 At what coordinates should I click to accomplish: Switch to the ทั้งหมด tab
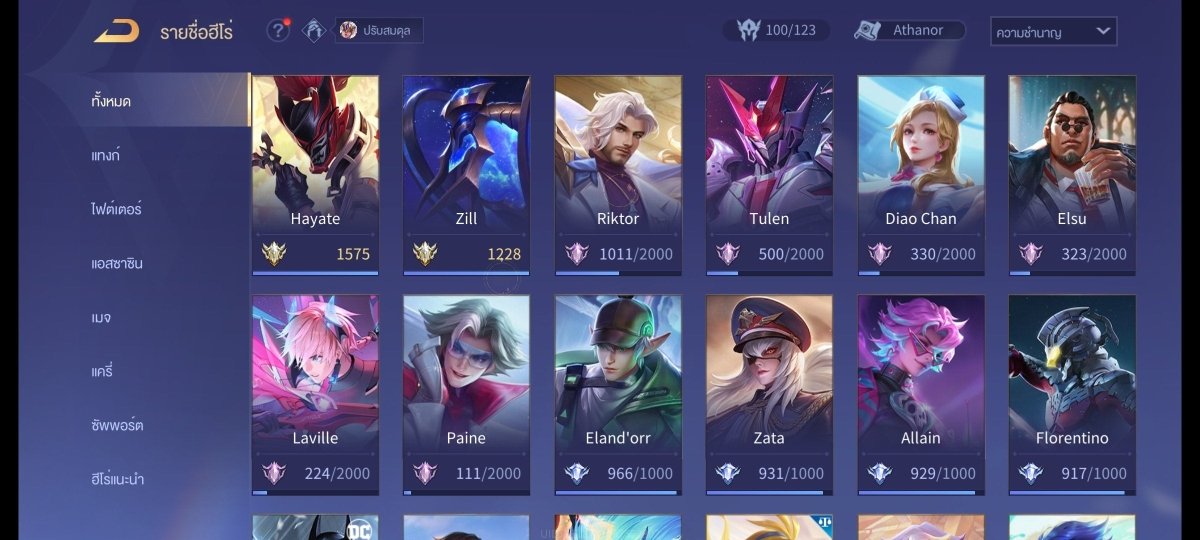[x=111, y=101]
